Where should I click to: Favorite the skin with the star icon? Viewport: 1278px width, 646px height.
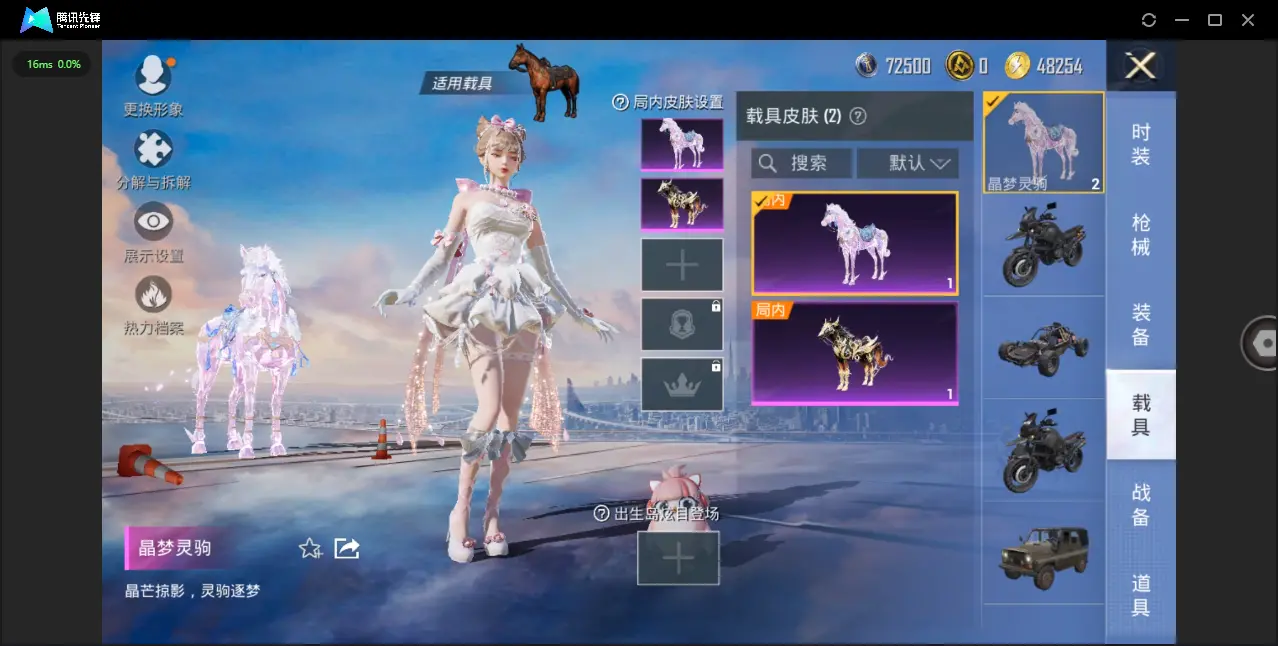coord(310,548)
